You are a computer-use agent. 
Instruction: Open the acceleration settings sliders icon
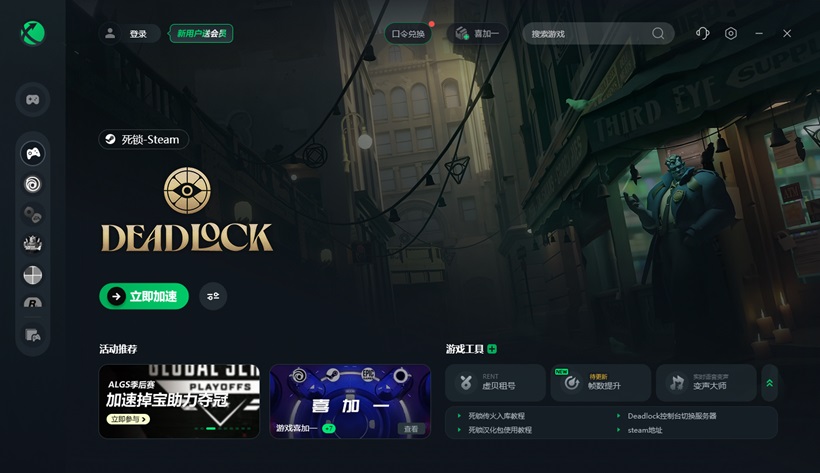(213, 296)
